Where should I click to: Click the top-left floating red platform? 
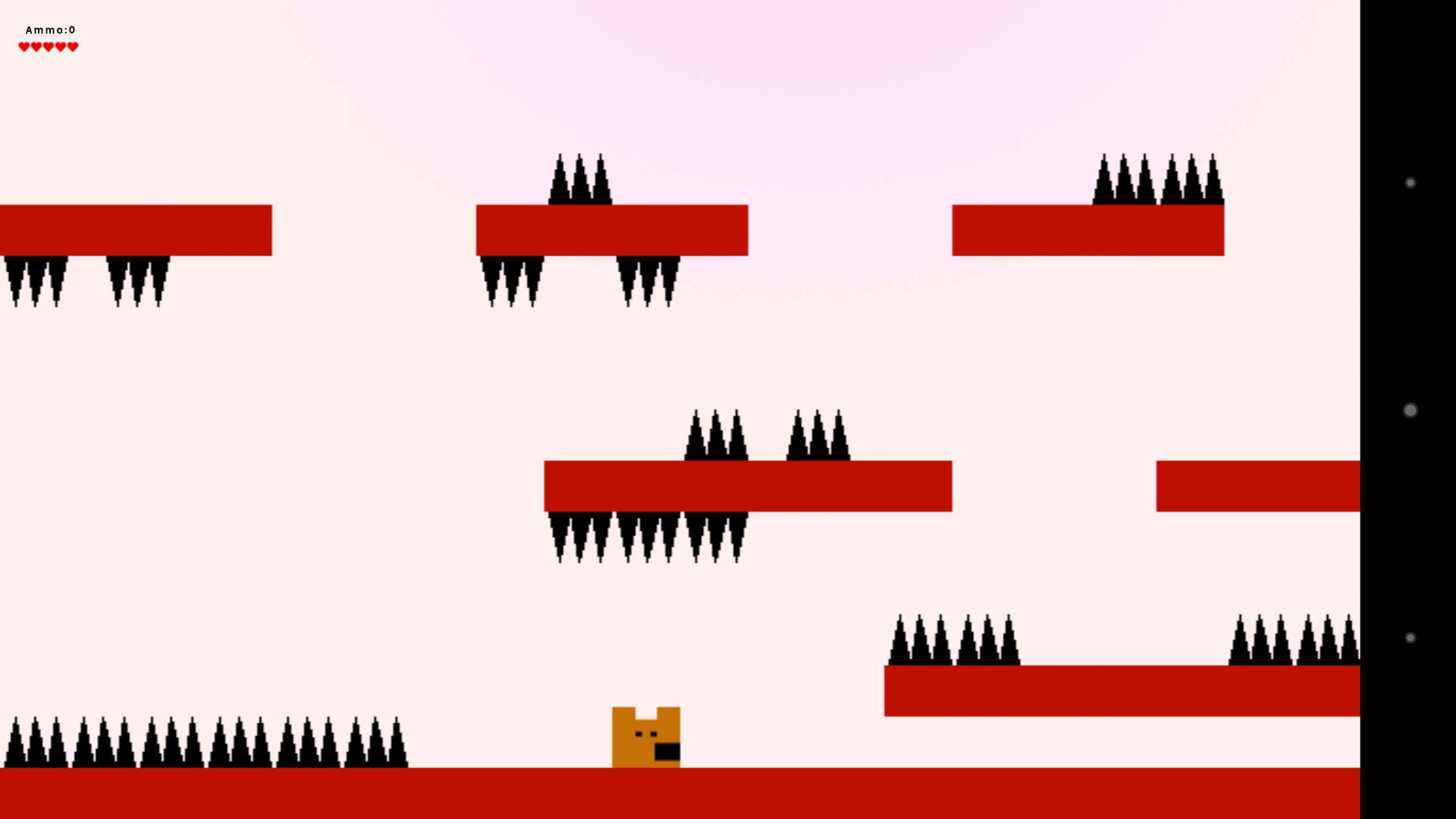(x=136, y=230)
